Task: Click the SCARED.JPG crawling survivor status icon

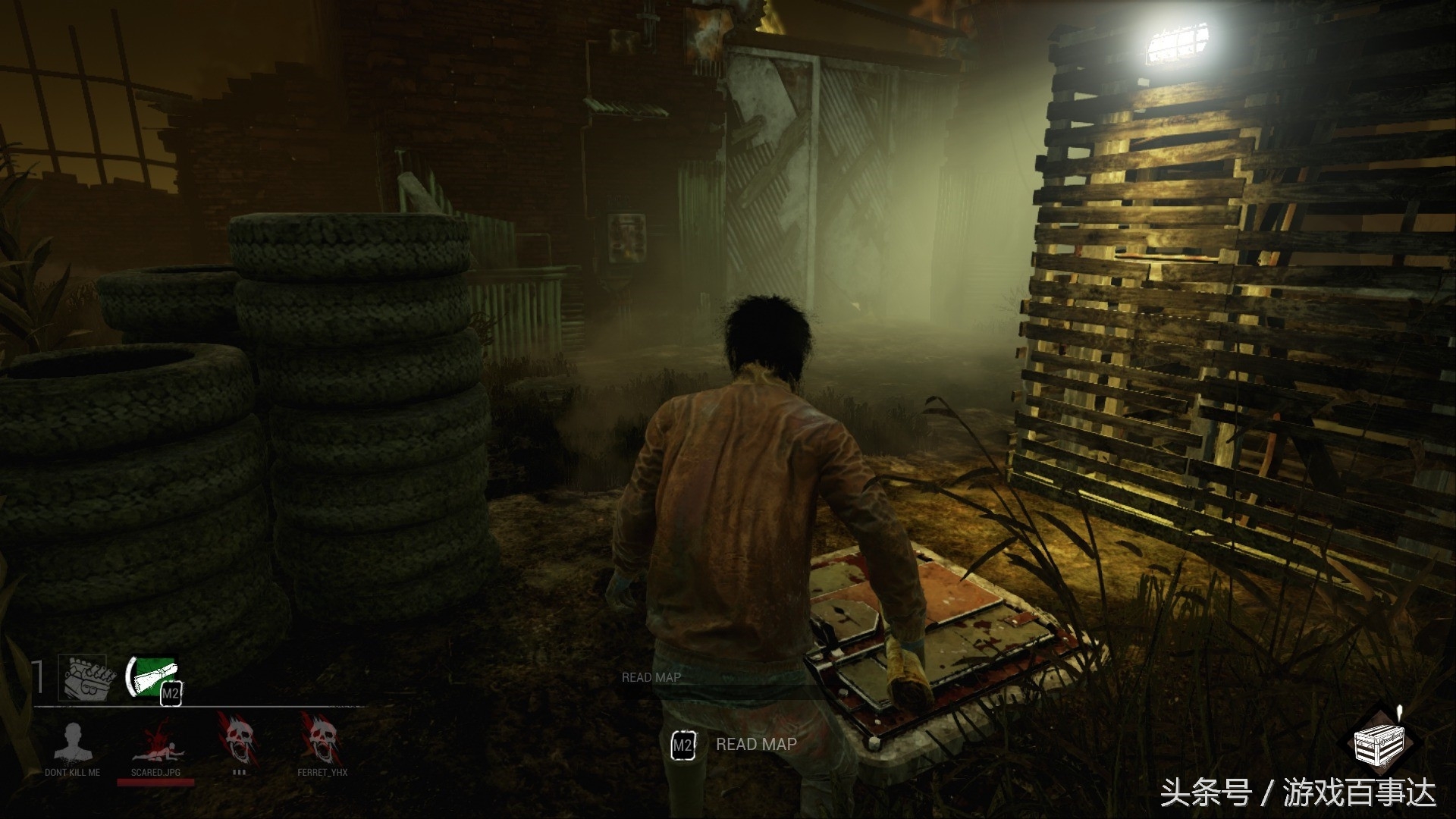Action: click(x=156, y=740)
